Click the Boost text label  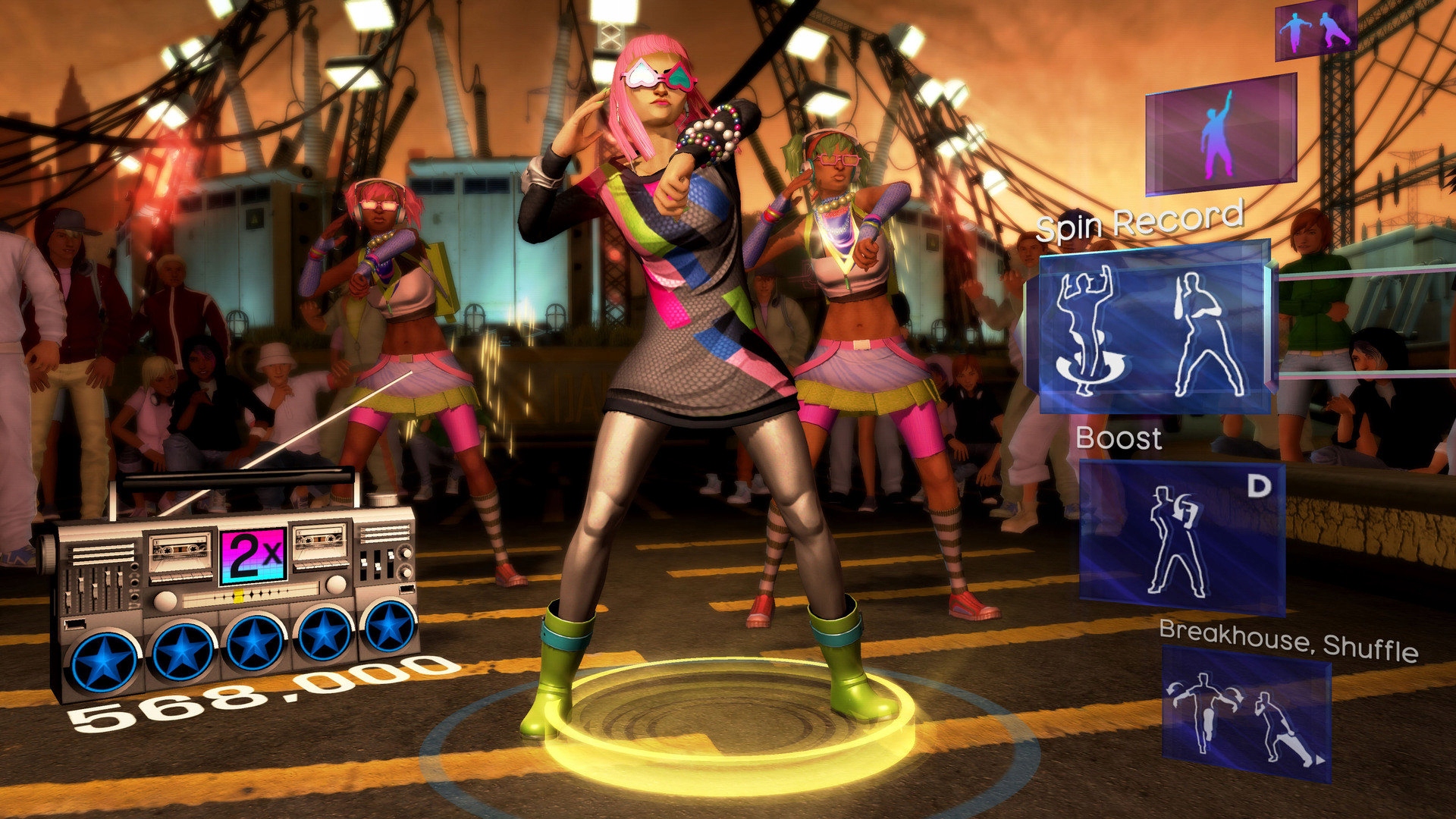tap(1119, 438)
